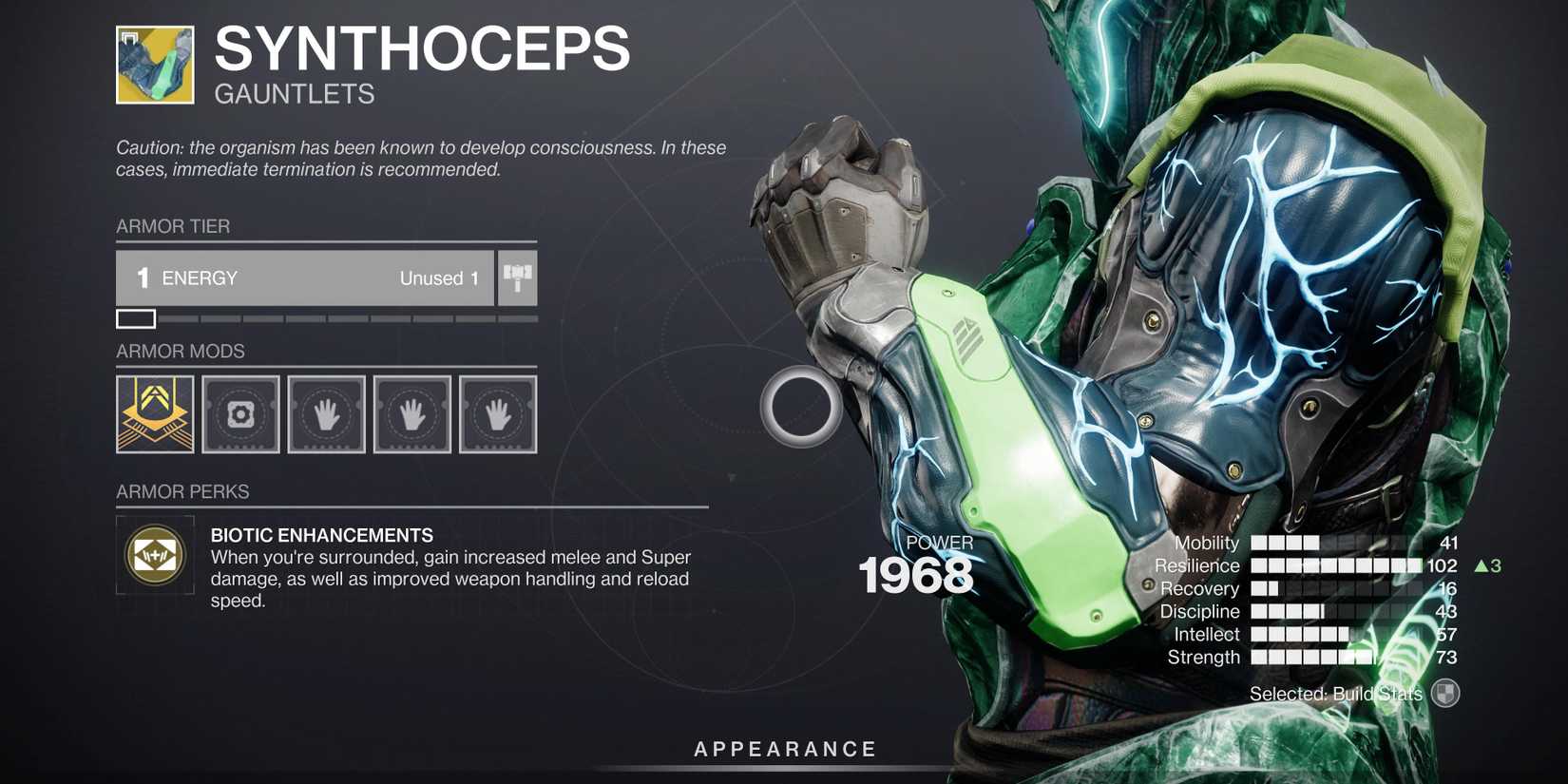Image resolution: width=1568 pixels, height=784 pixels.
Task: Click the second armor mod socket icon
Action: point(240,413)
